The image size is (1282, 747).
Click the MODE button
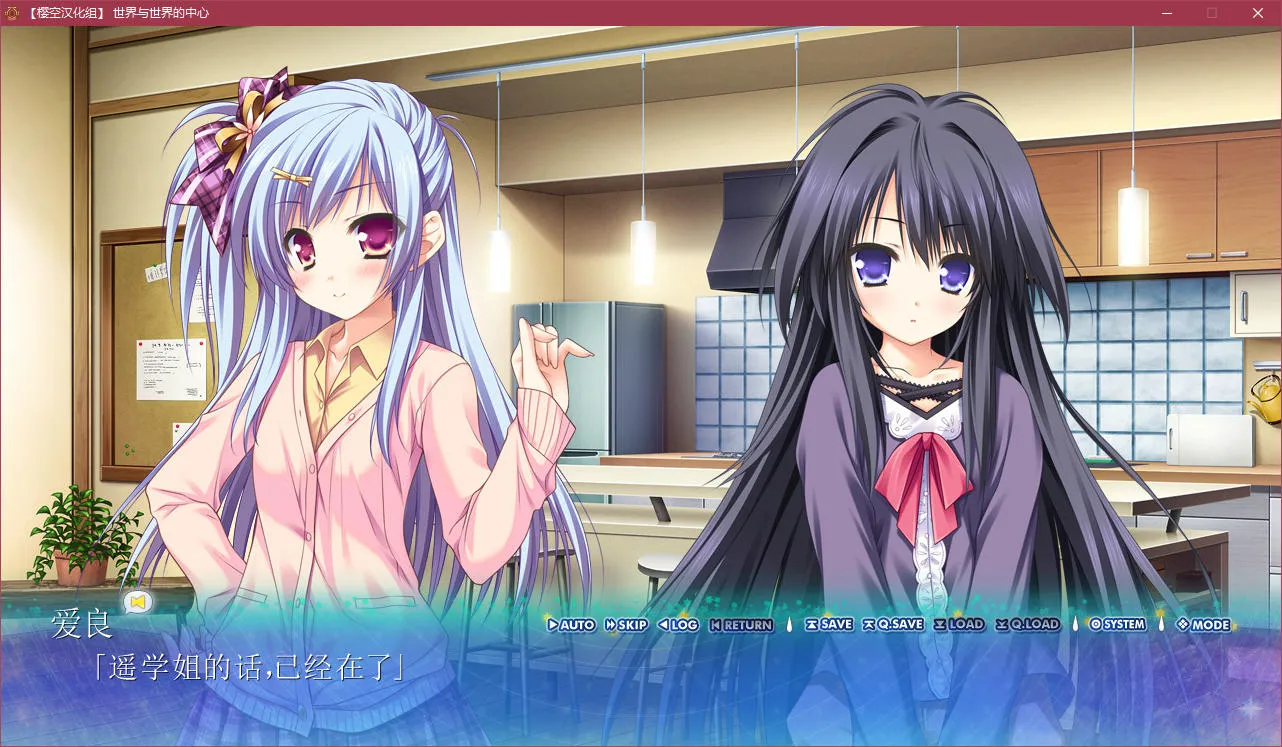(1203, 625)
